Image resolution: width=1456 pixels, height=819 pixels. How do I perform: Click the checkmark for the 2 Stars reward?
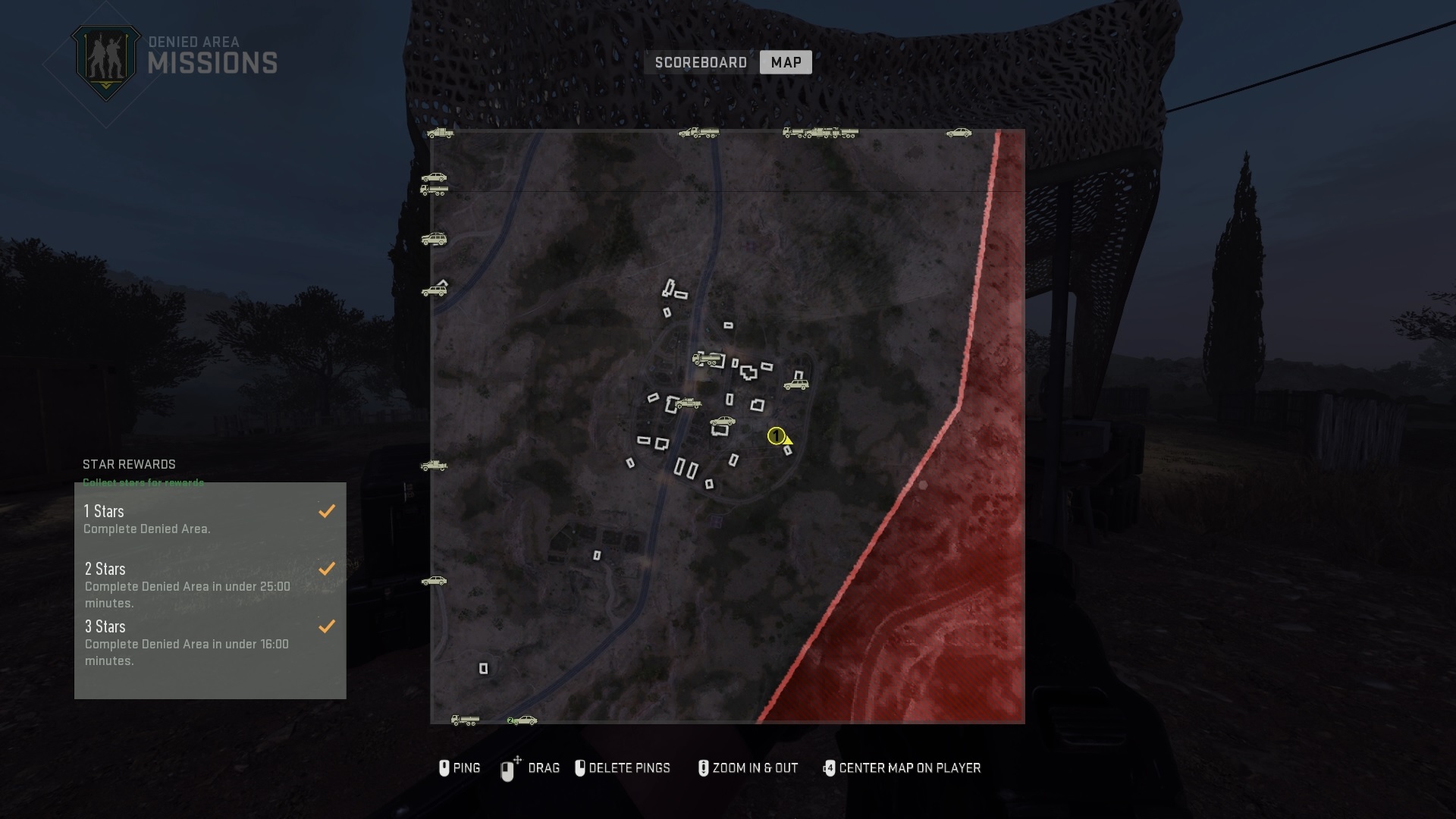[x=328, y=568]
